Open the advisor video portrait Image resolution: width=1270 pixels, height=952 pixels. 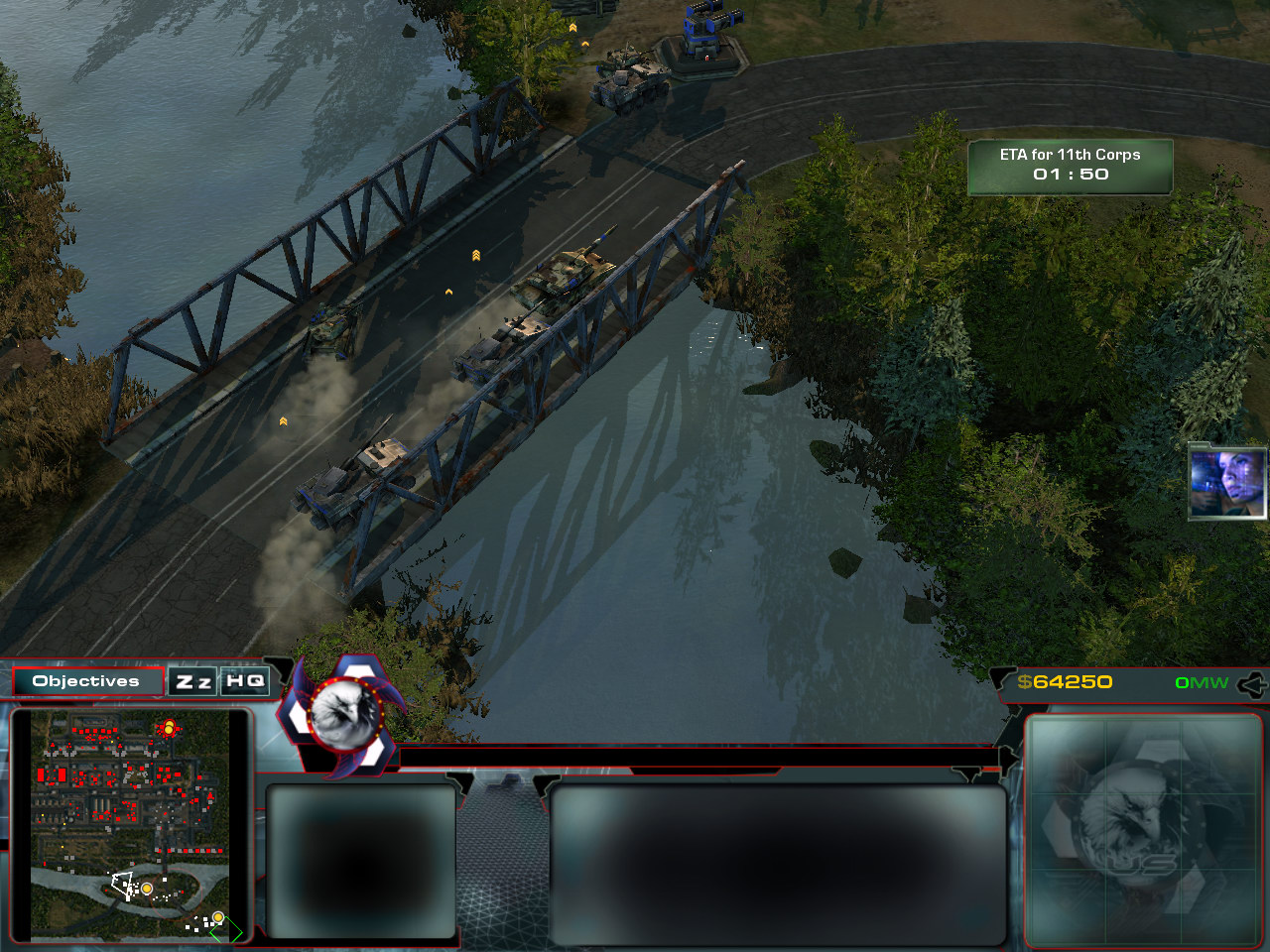tap(1227, 482)
